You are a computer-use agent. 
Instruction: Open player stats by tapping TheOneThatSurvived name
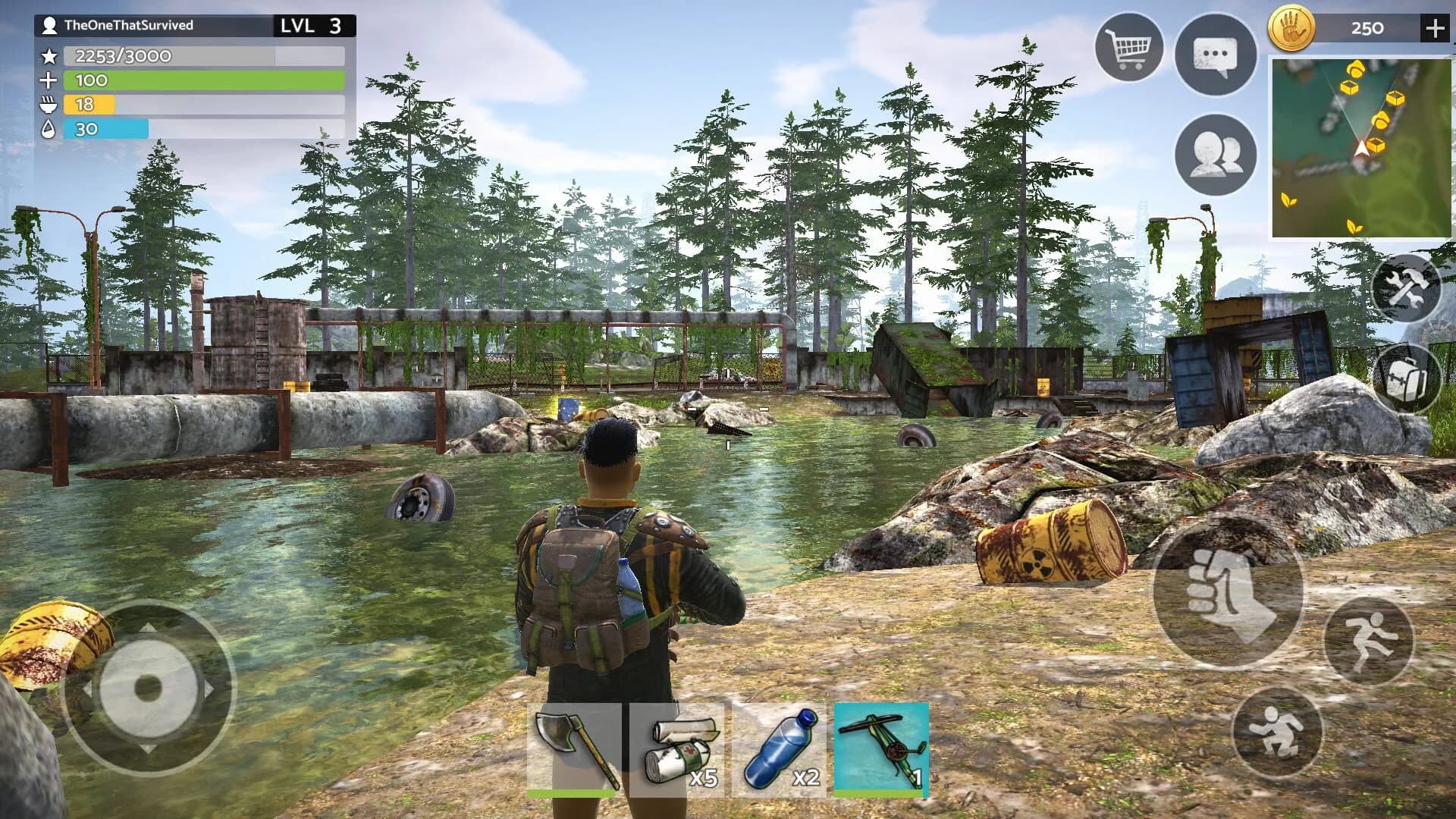pos(129,25)
